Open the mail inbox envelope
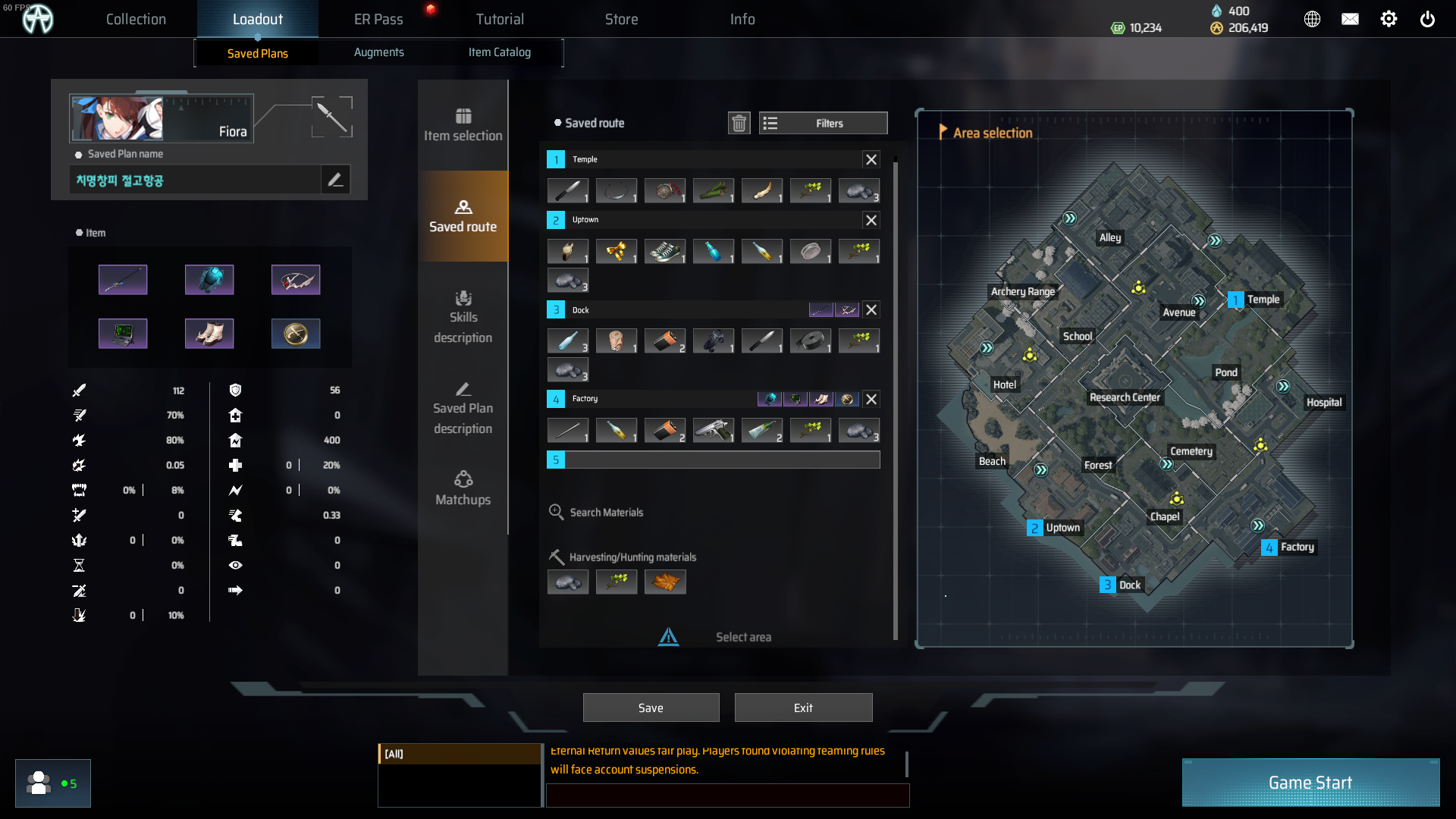 point(1350,19)
